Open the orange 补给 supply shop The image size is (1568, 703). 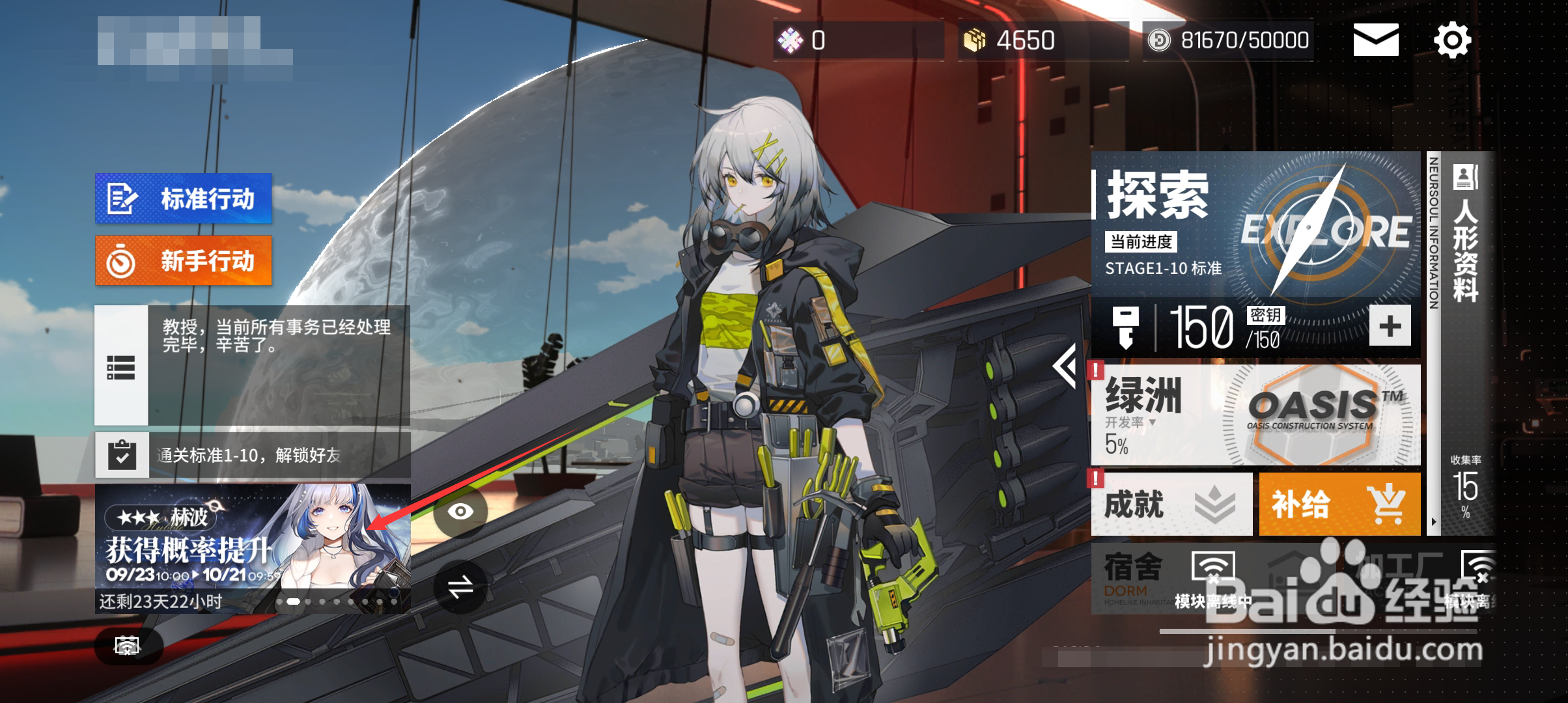pos(1339,504)
